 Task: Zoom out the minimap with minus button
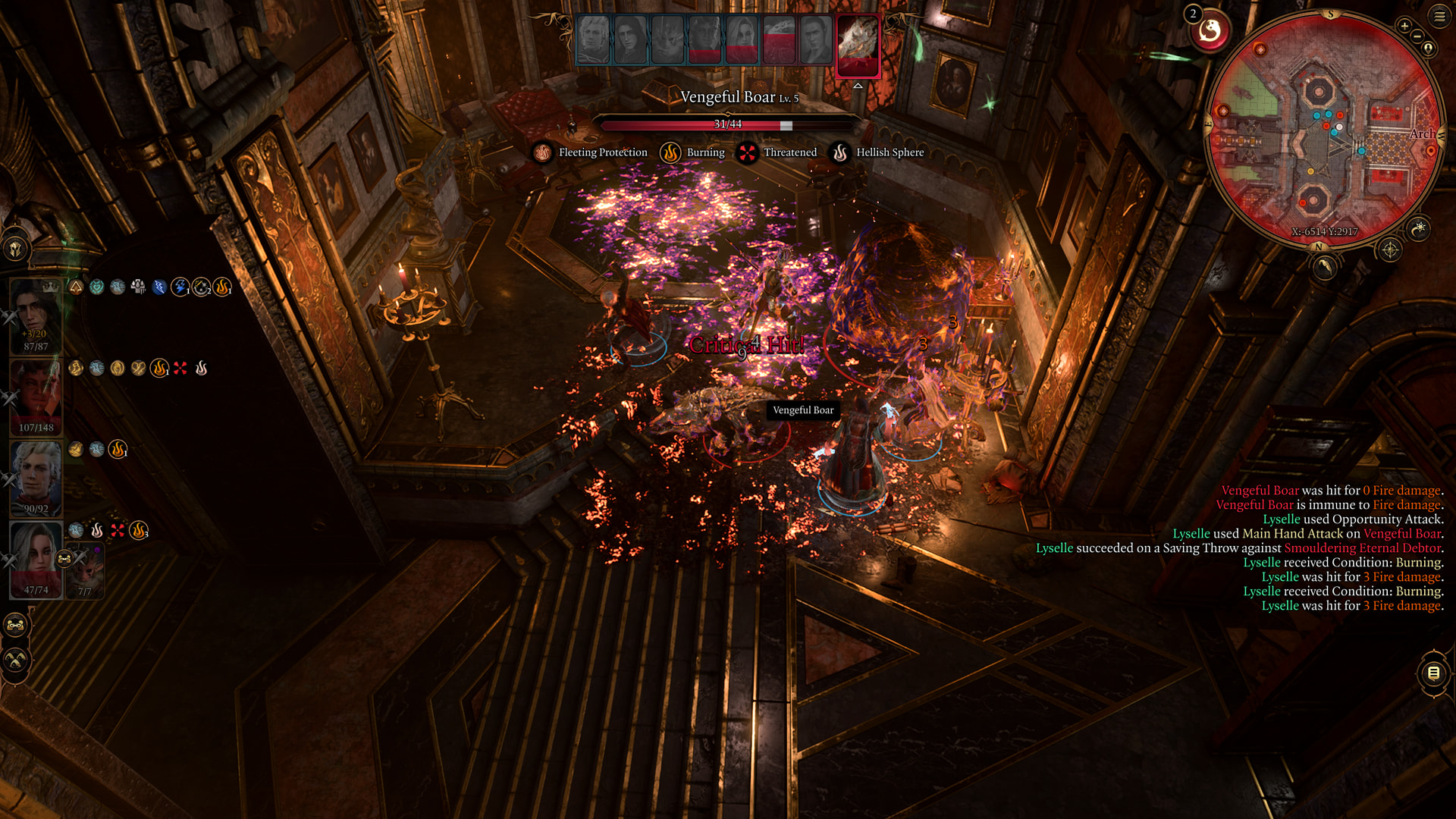[x=1417, y=36]
